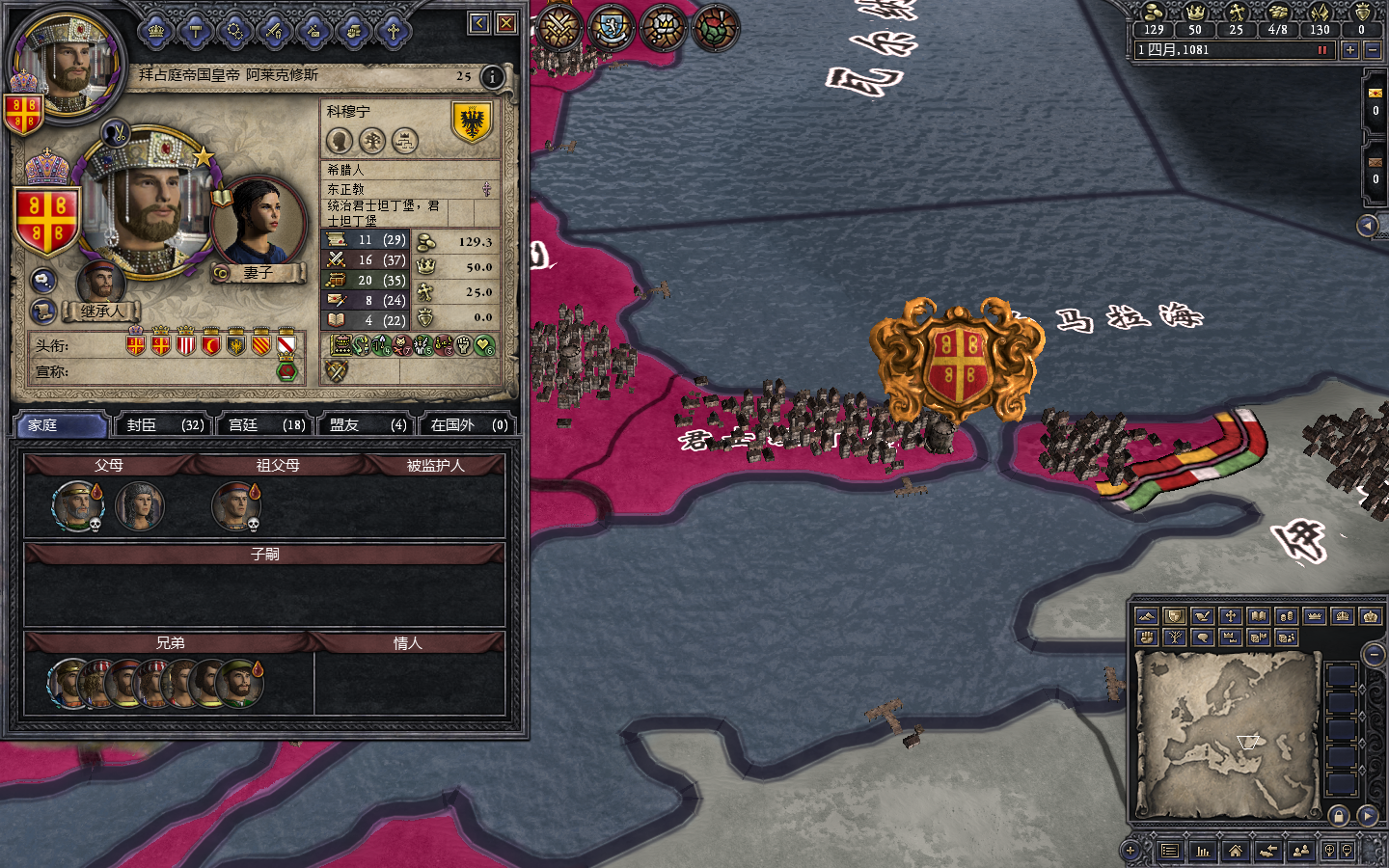Toggle the minimap padlock button
The height and width of the screenshot is (868, 1389).
(x=1339, y=816)
